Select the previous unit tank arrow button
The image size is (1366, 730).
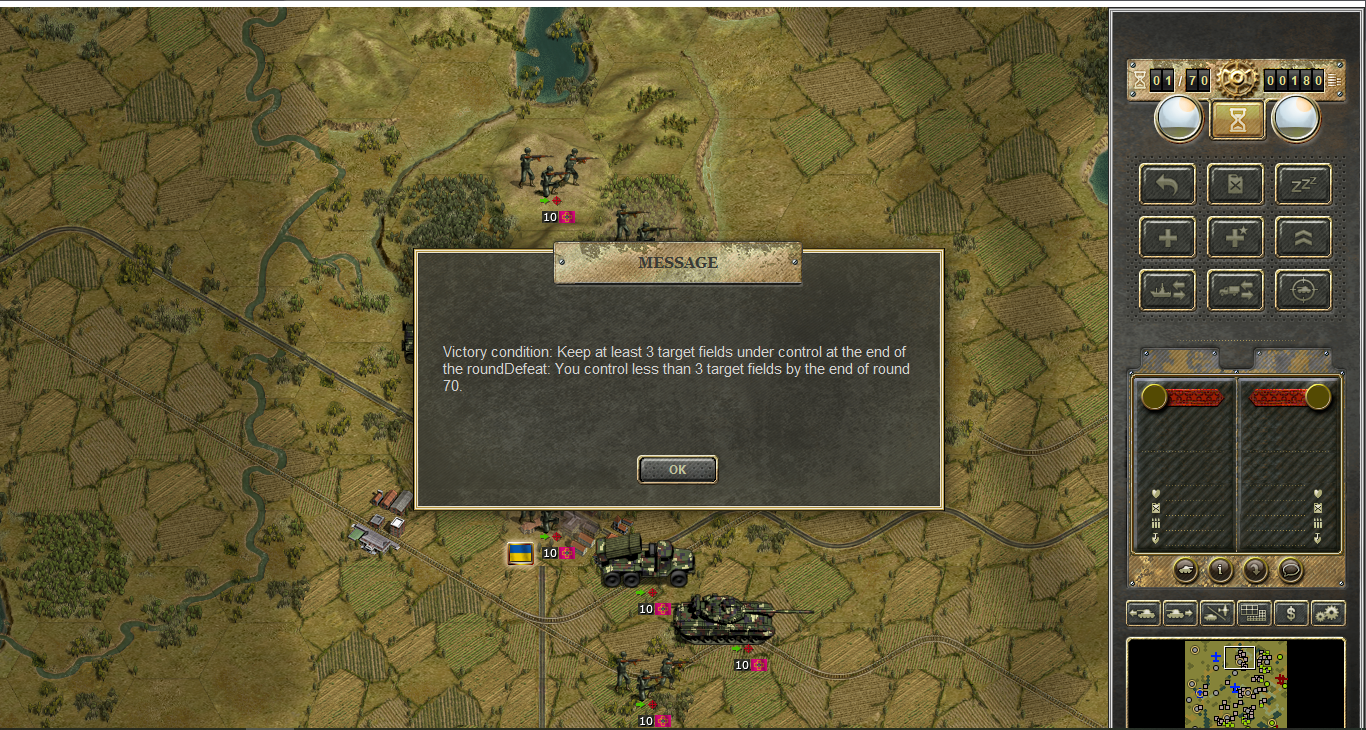[x=1143, y=613]
